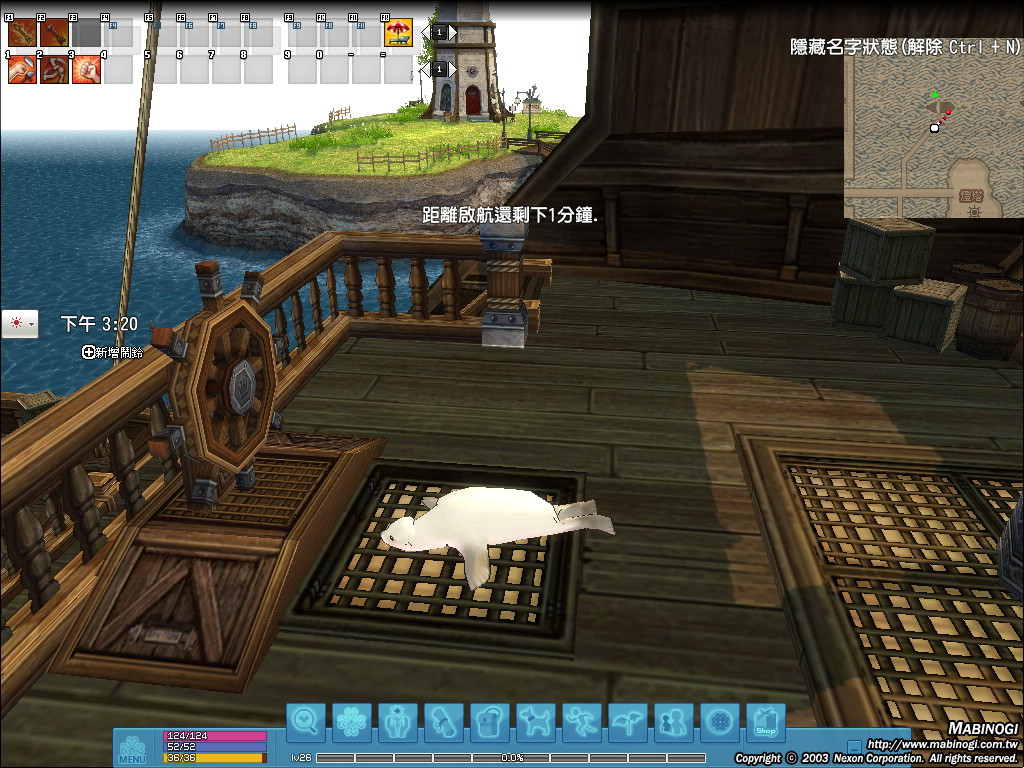Open the pet dog icon
The height and width of the screenshot is (768, 1024).
point(536,721)
